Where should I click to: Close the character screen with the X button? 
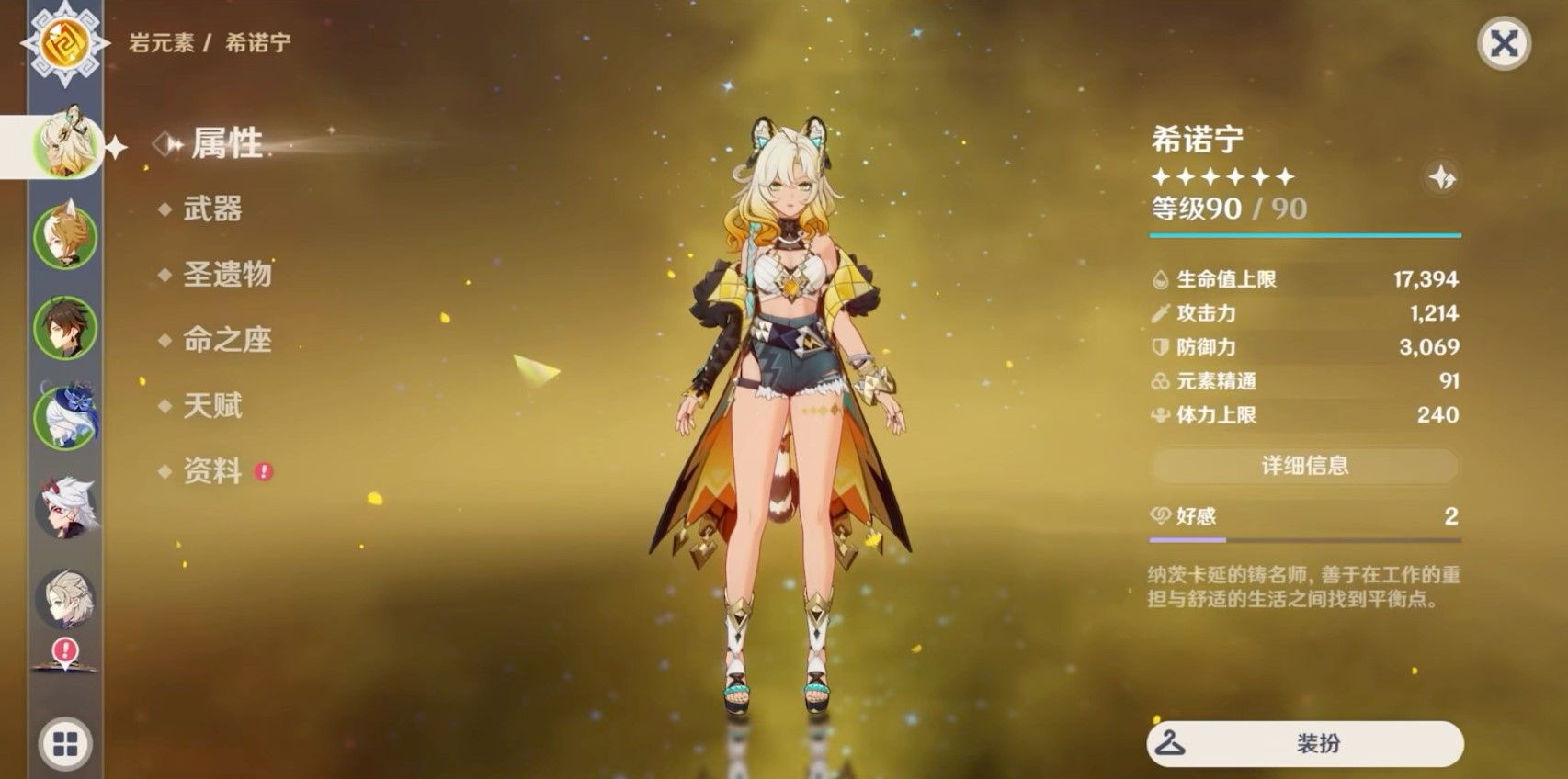click(x=1504, y=43)
